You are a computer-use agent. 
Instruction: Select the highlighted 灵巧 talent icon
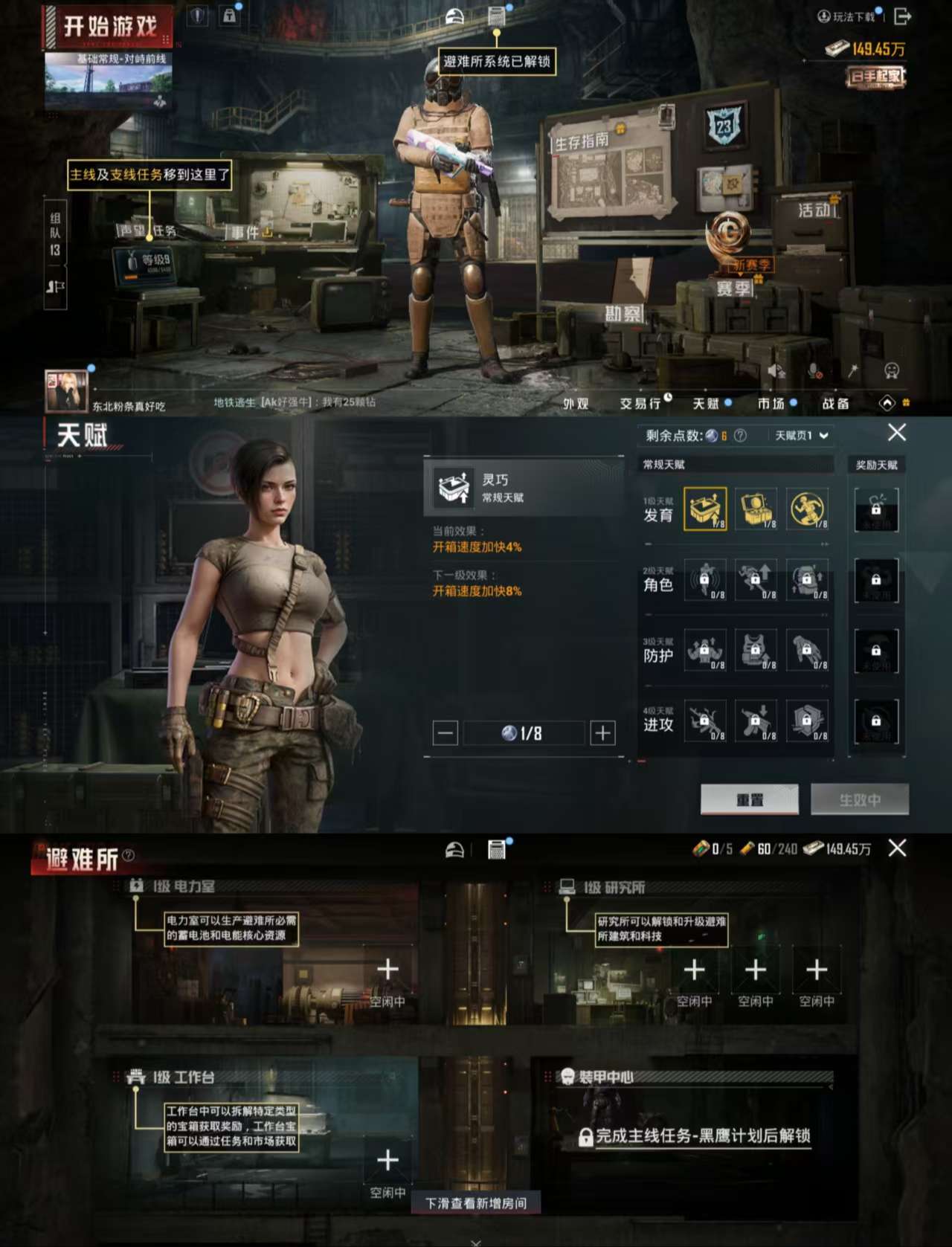pos(705,509)
